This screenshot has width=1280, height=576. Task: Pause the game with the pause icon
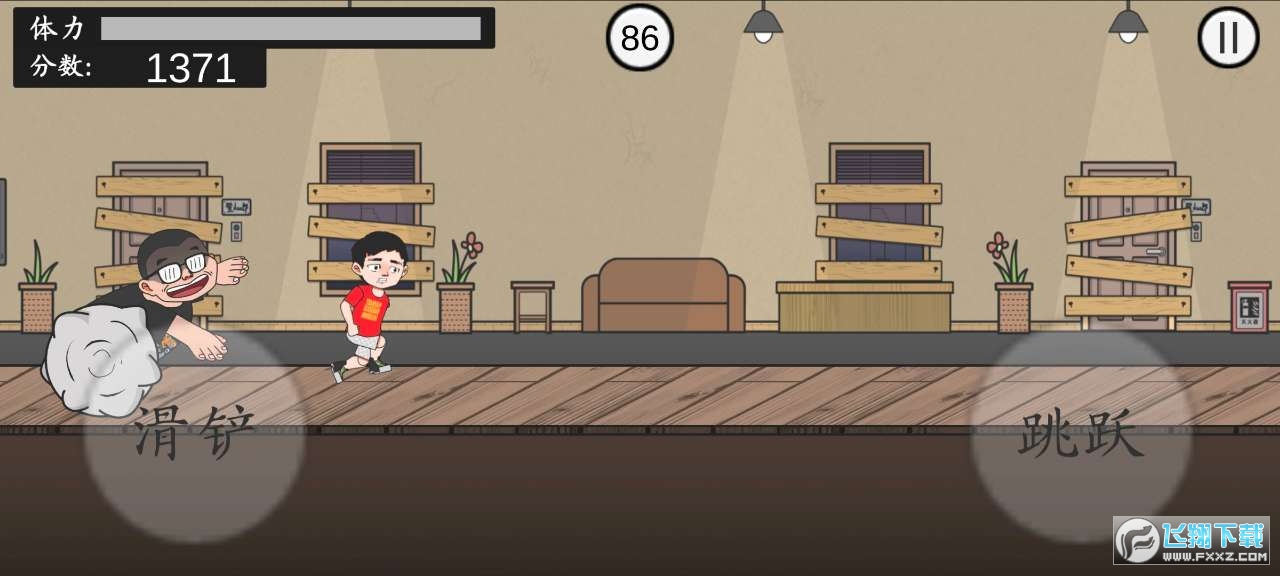[1228, 38]
